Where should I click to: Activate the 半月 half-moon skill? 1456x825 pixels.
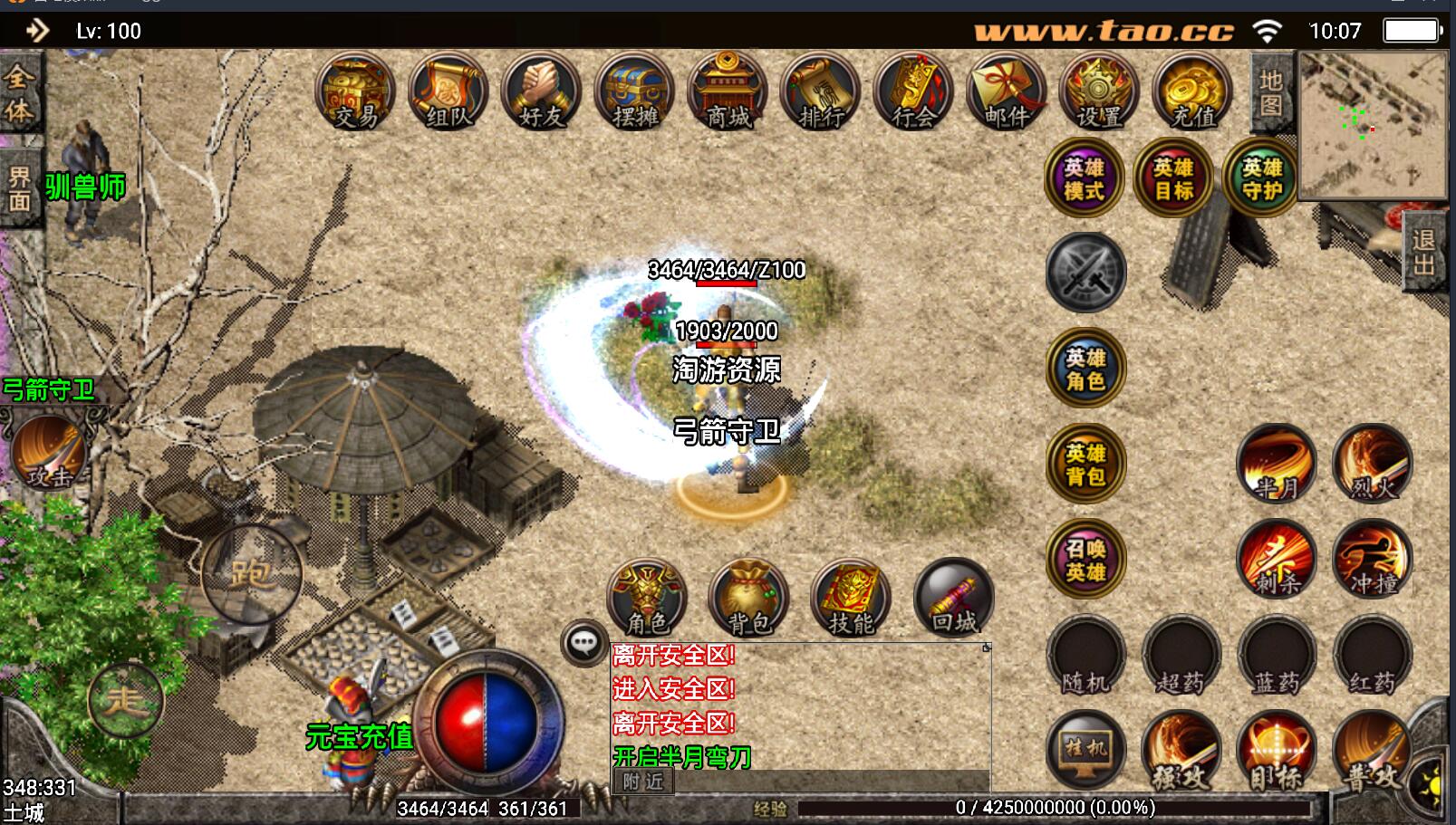(1276, 464)
